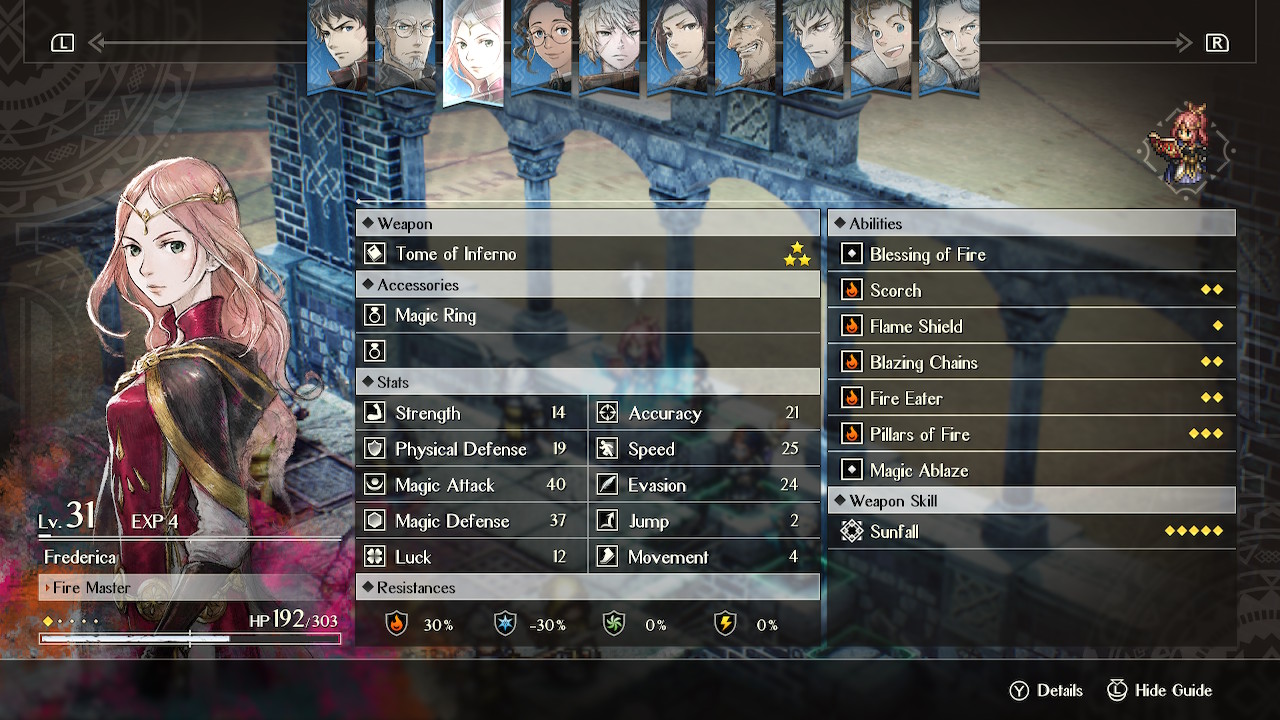Switch to the grey-haired man with glasses portrait

click(405, 45)
